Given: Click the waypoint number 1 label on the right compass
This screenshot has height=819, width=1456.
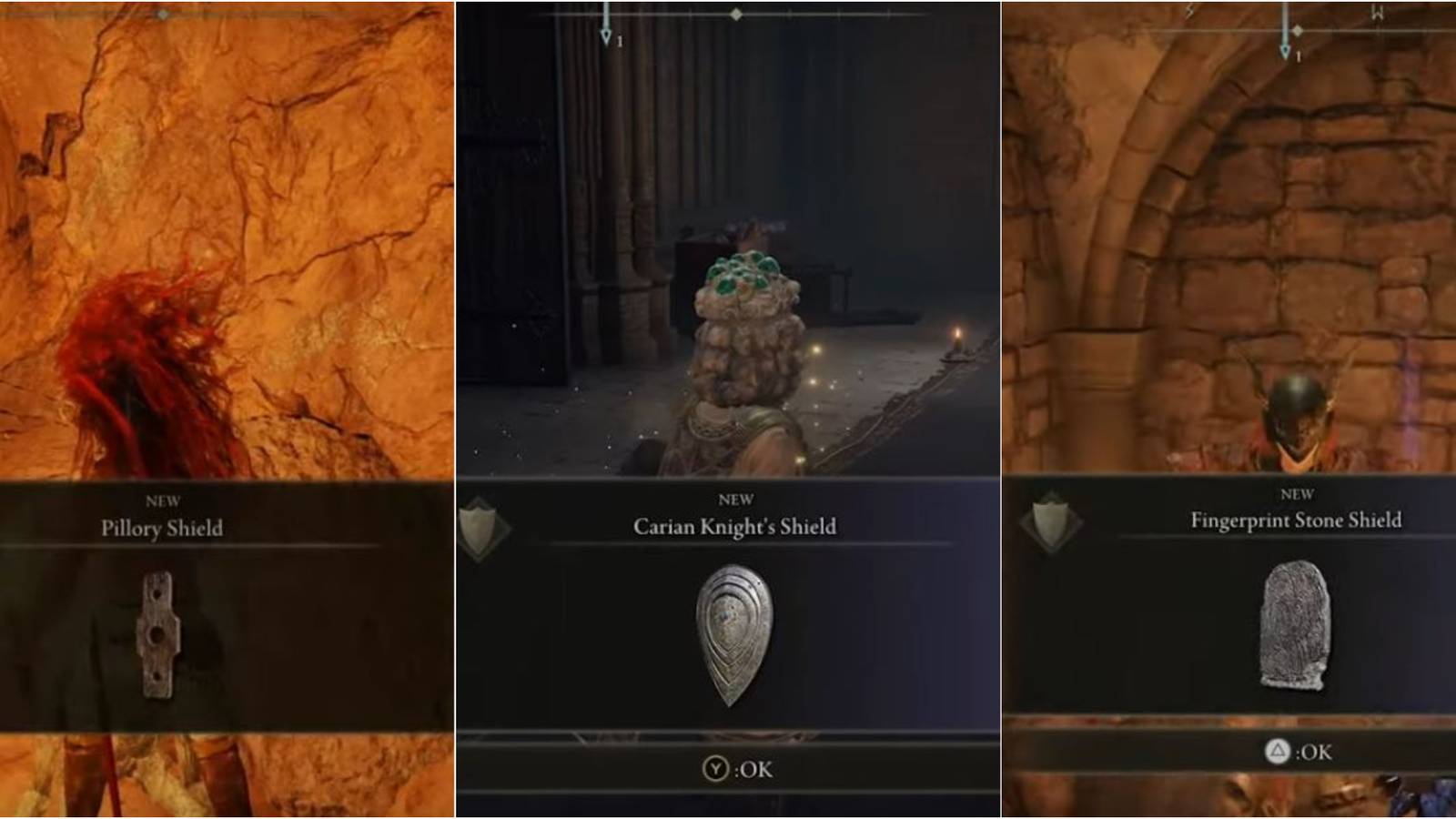Looking at the screenshot, I should pos(1299,55).
